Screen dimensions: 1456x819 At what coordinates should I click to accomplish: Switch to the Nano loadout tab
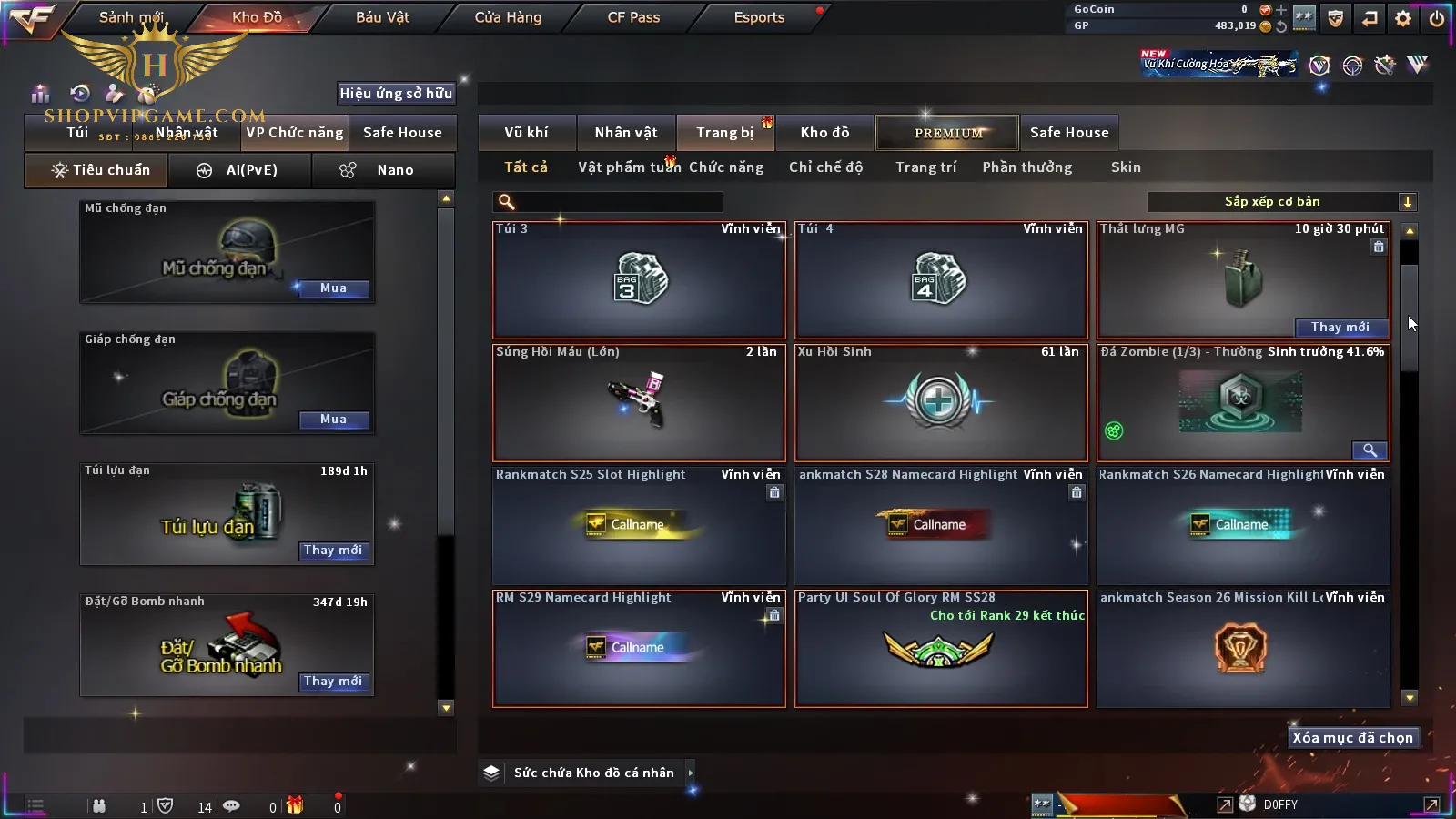point(383,170)
